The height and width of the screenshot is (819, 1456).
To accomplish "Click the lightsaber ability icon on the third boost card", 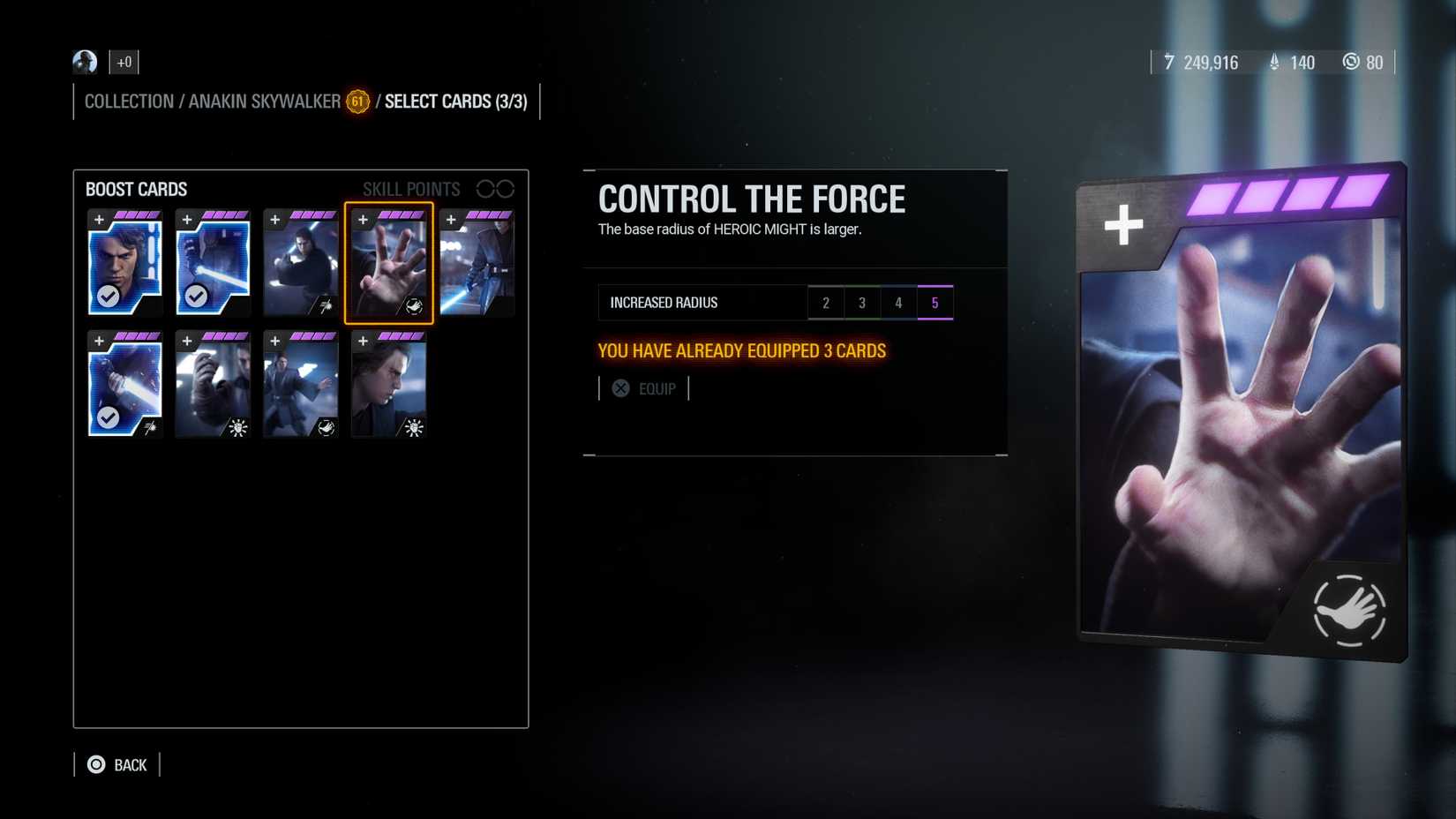I will pos(326,305).
